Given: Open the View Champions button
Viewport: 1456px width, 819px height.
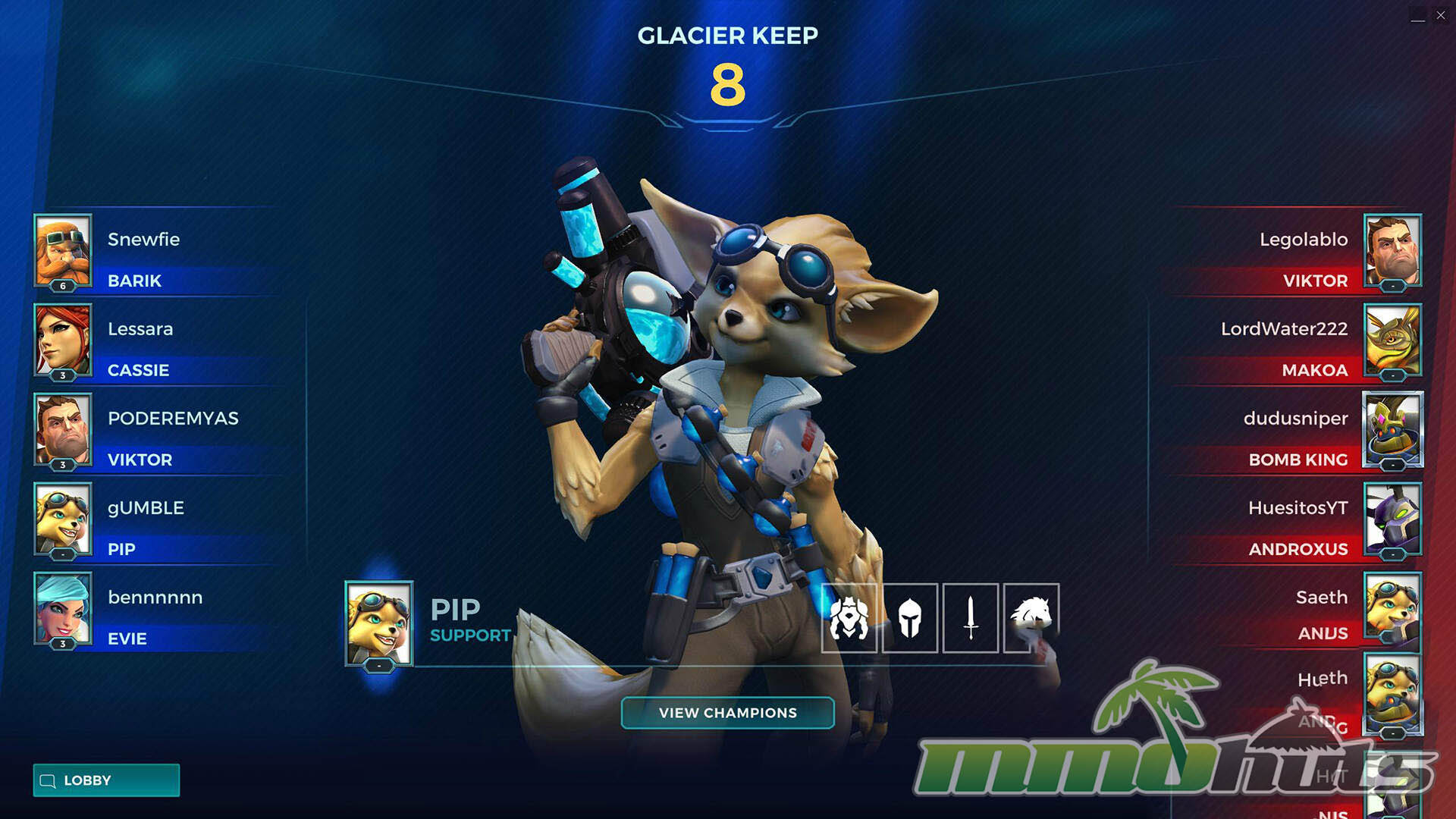Looking at the screenshot, I should tap(727, 713).
